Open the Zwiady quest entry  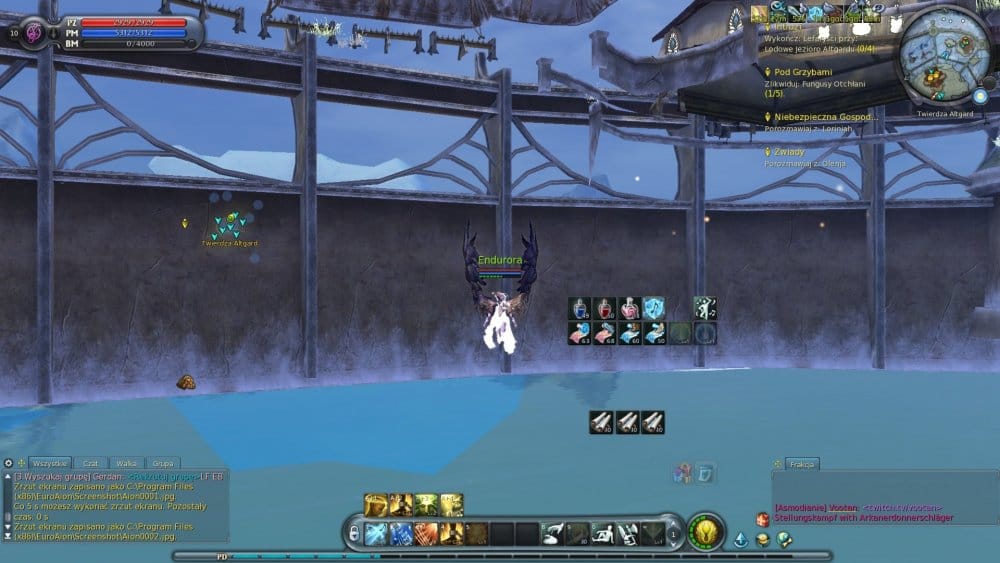click(x=789, y=152)
